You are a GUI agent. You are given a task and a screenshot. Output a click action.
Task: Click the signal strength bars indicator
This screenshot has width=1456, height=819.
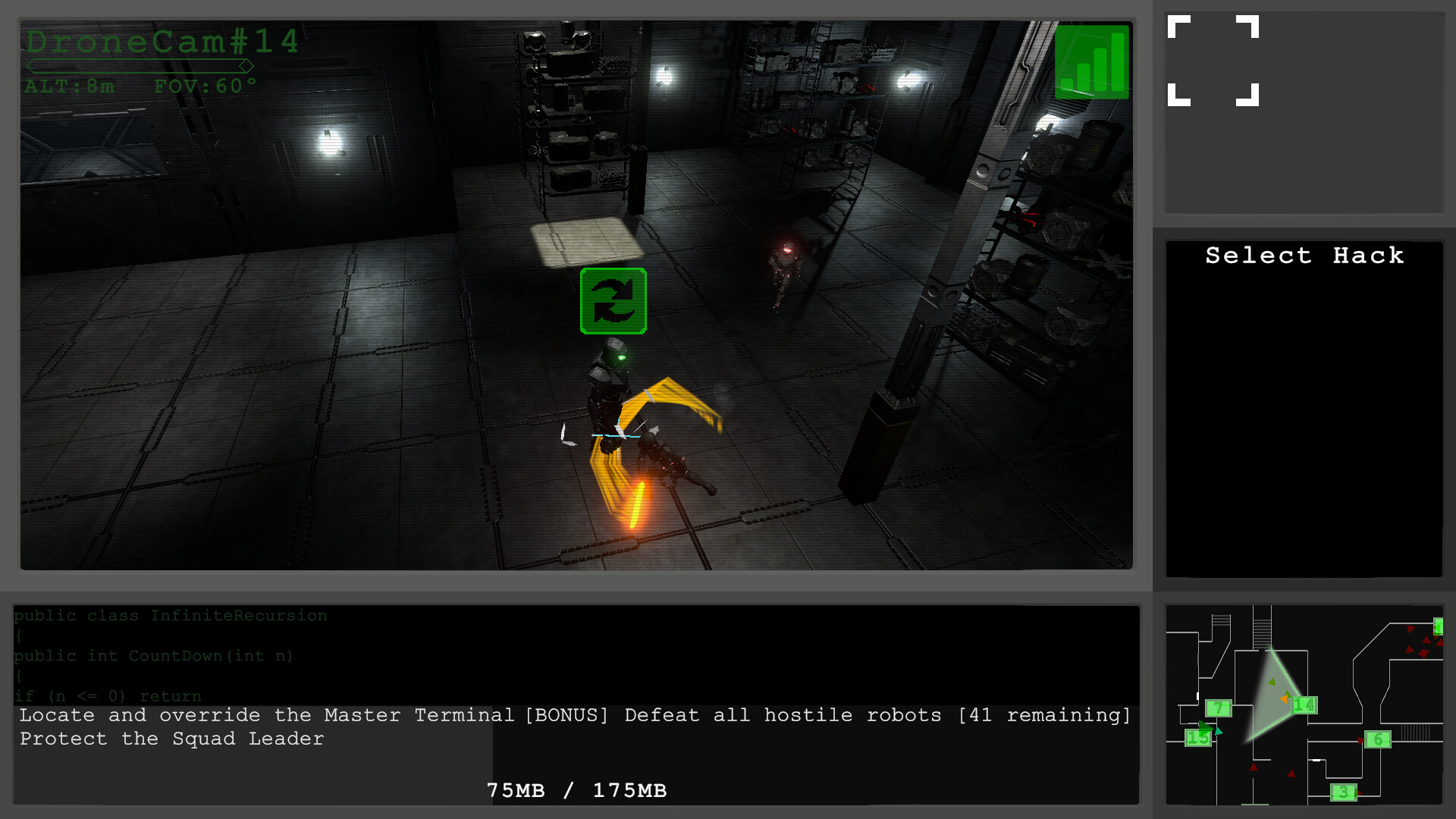tap(1093, 62)
